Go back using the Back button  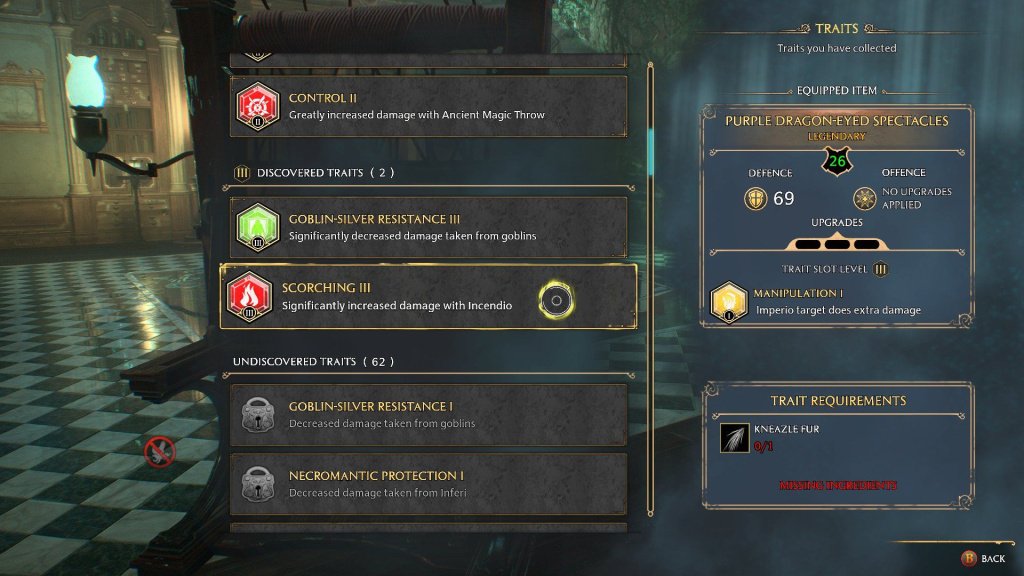984,558
